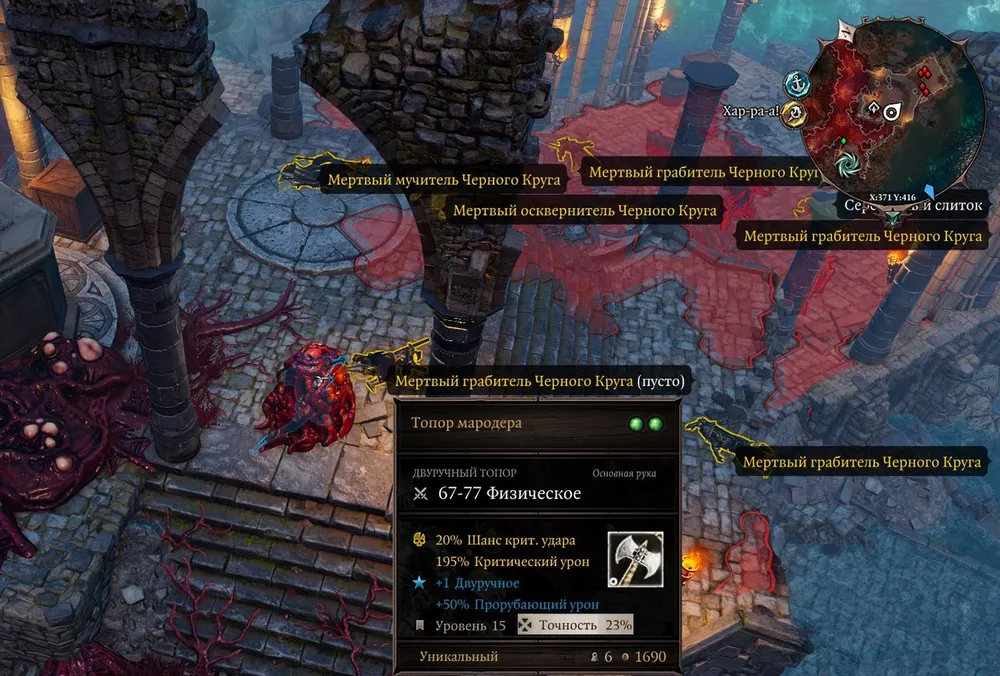Select the Мертвый осквернитель Черного Круга label
The width and height of the screenshot is (1000, 676).
(585, 211)
